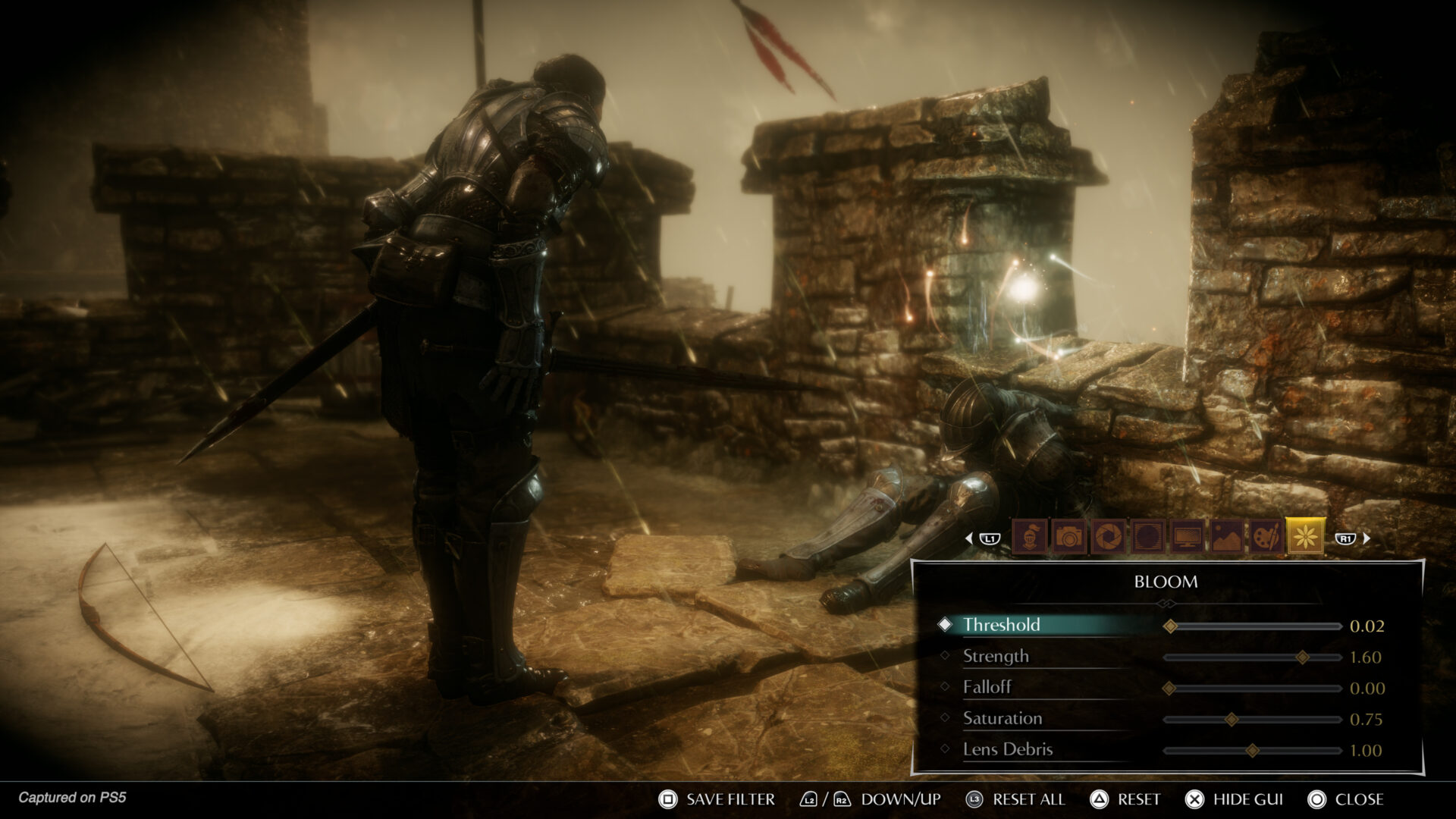
Task: Toggle the diamond next to Lens Debris
Action: coord(944,748)
